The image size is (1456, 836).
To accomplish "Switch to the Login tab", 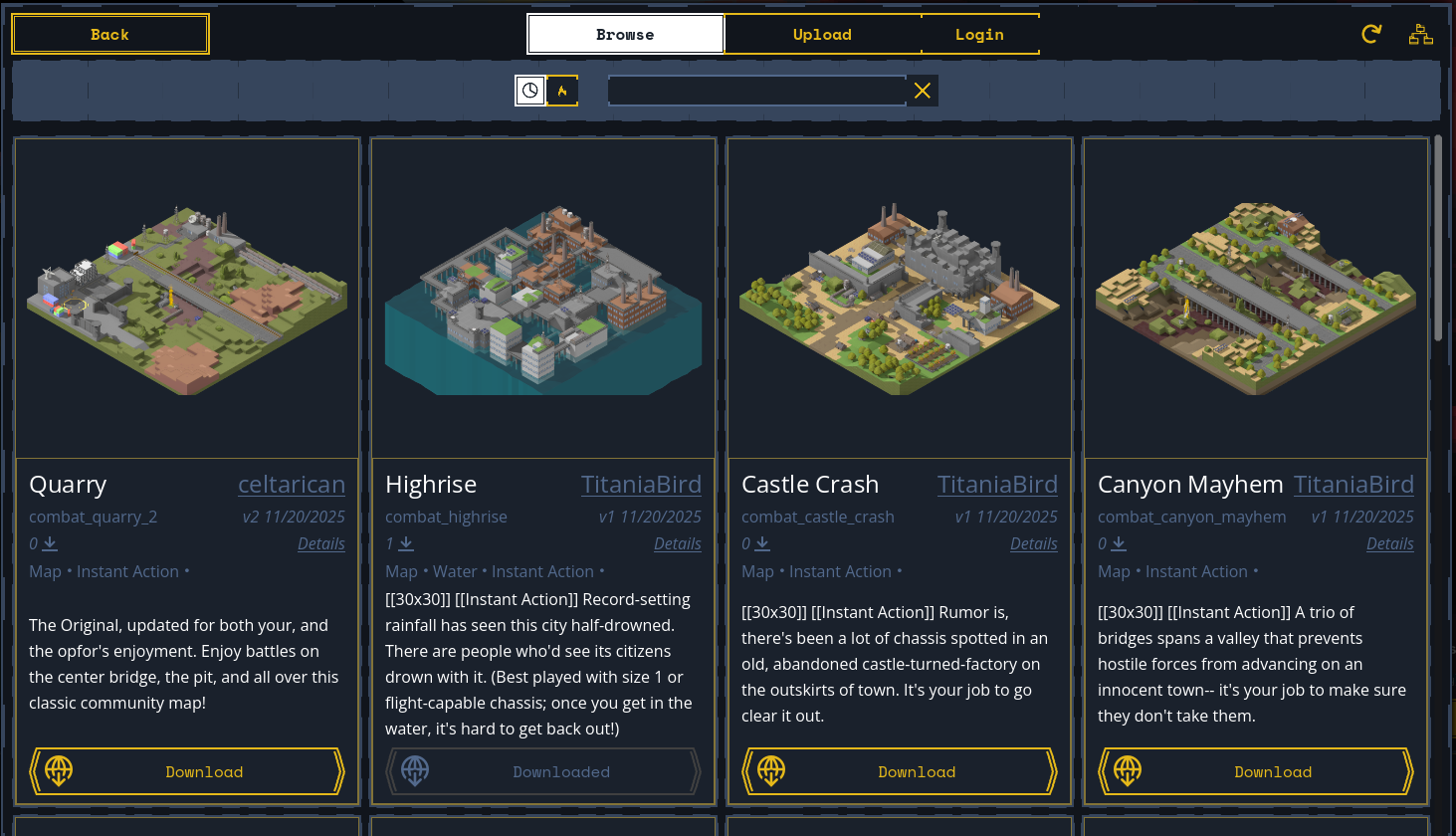I will pos(979,33).
